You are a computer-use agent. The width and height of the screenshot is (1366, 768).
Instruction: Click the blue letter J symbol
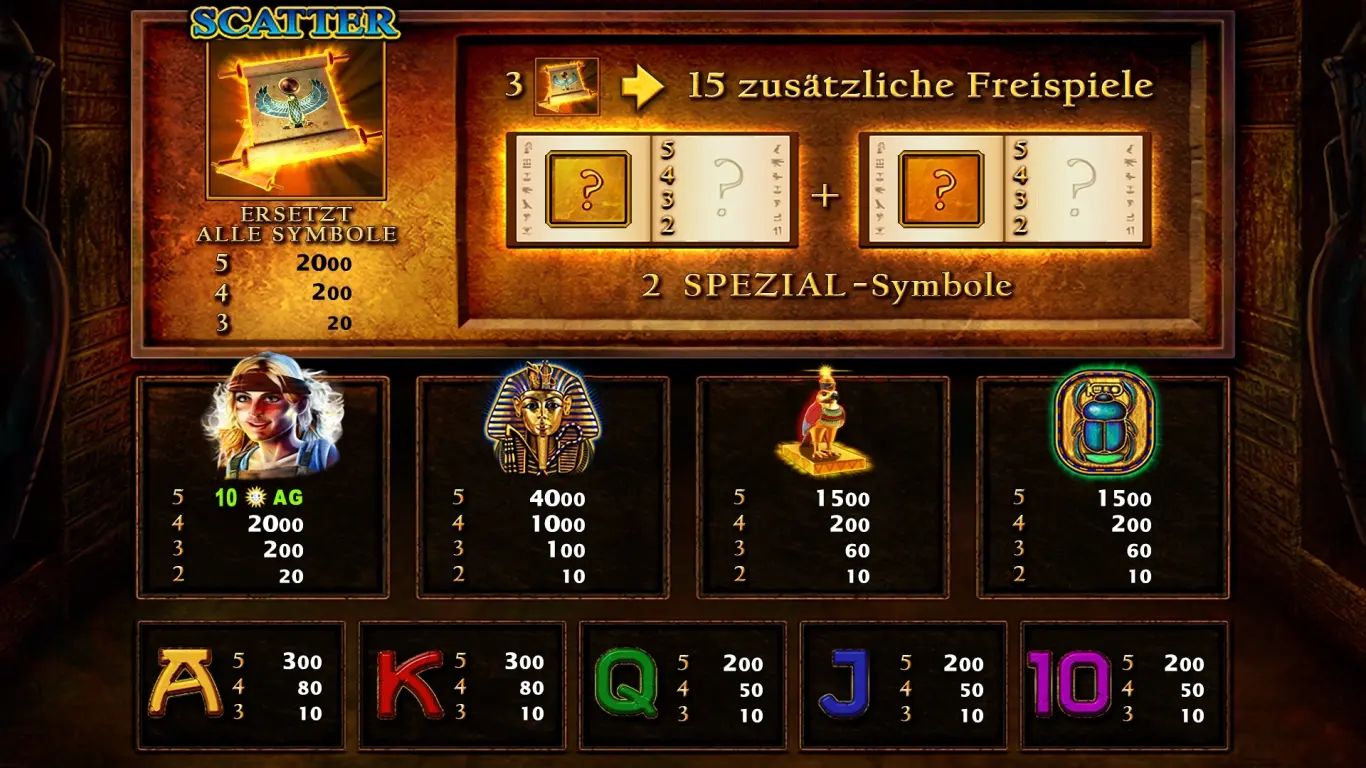pos(846,684)
